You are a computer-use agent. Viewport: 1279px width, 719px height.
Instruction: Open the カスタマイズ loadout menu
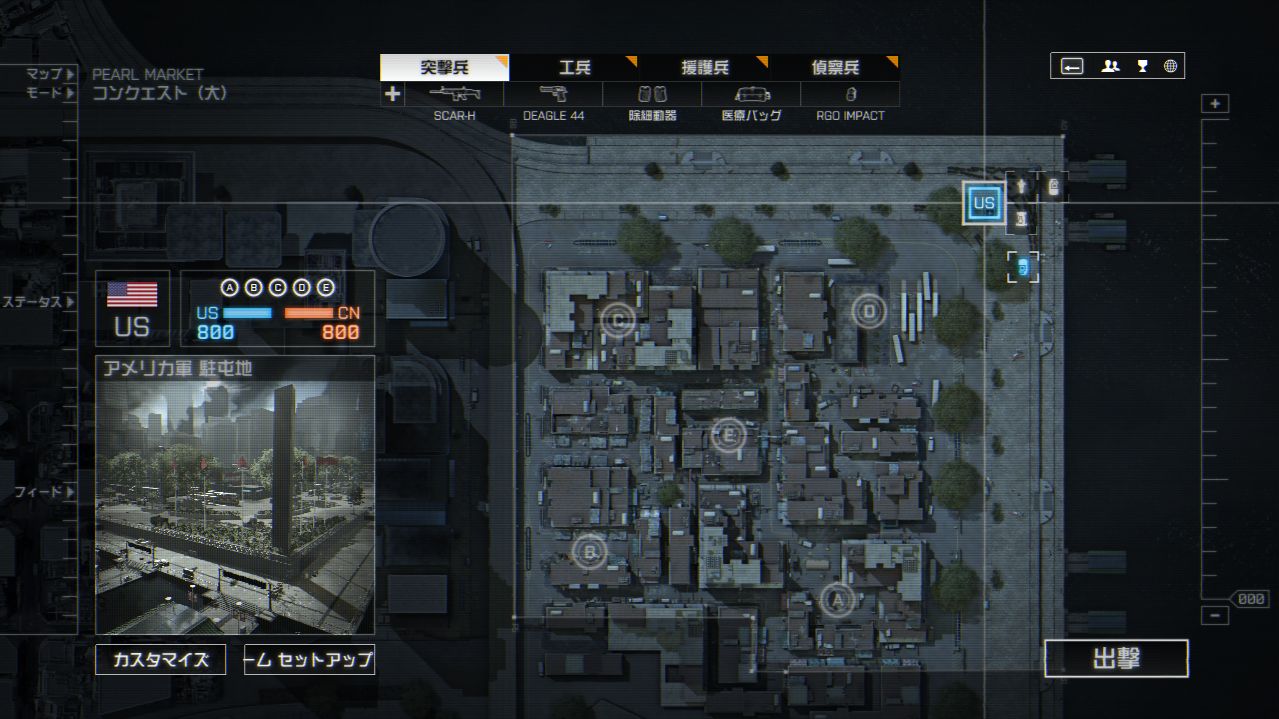tap(160, 660)
